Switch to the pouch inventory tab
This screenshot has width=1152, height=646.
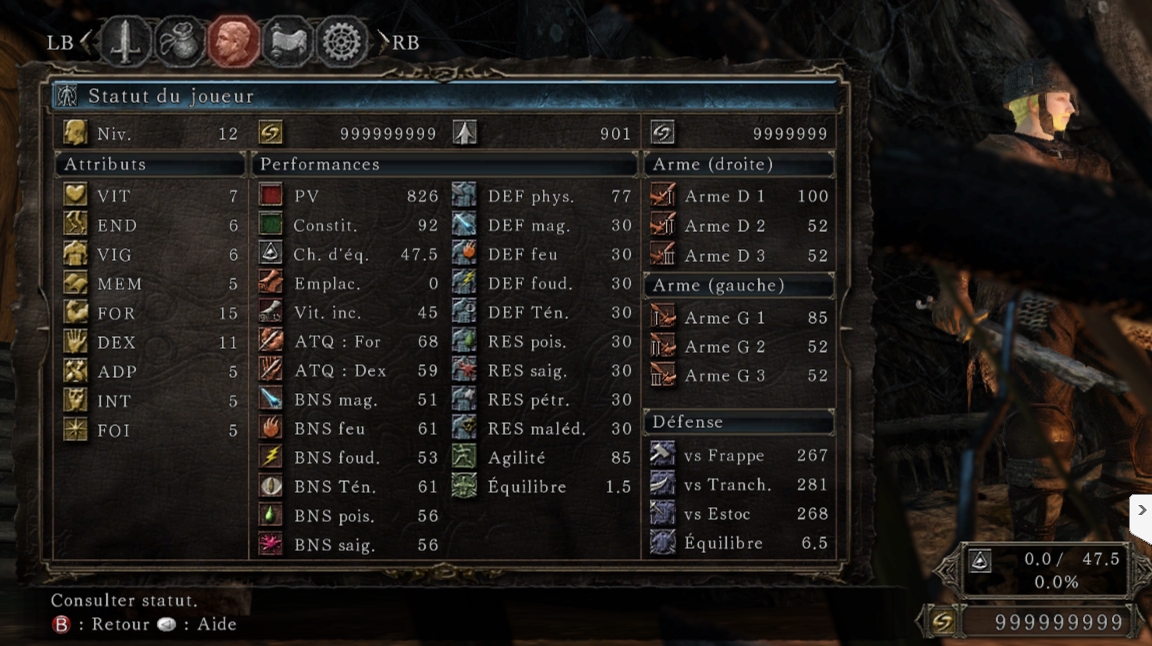click(x=180, y=42)
